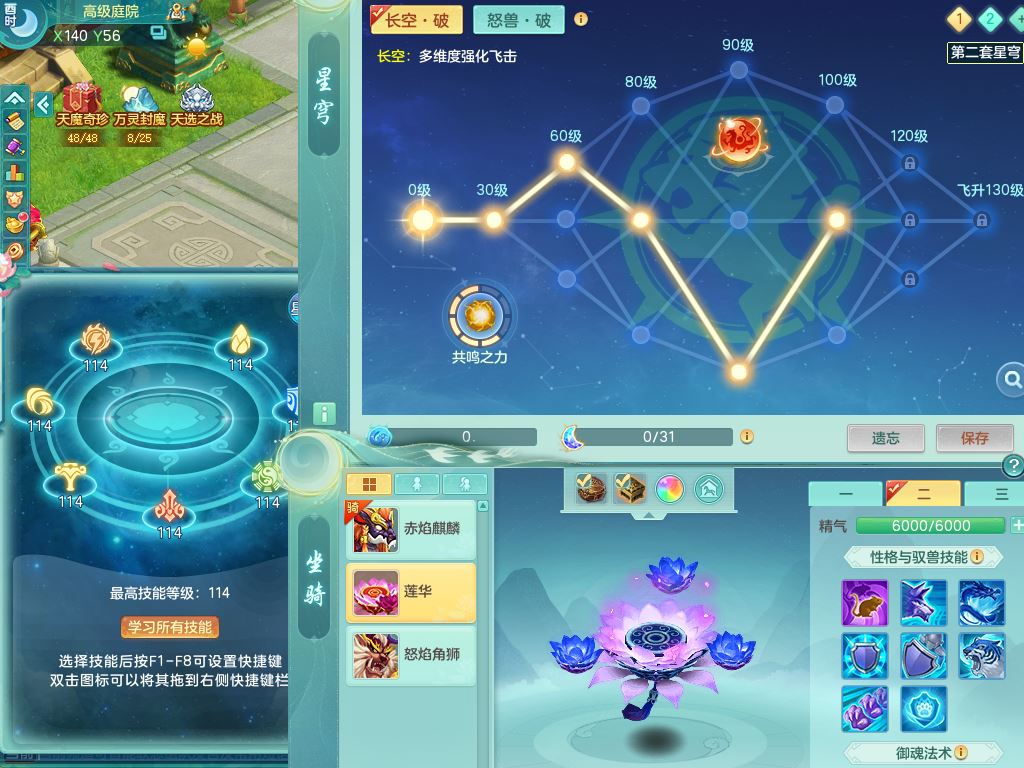
Task: Switch to the 怒兽·破 tab
Action: click(518, 20)
